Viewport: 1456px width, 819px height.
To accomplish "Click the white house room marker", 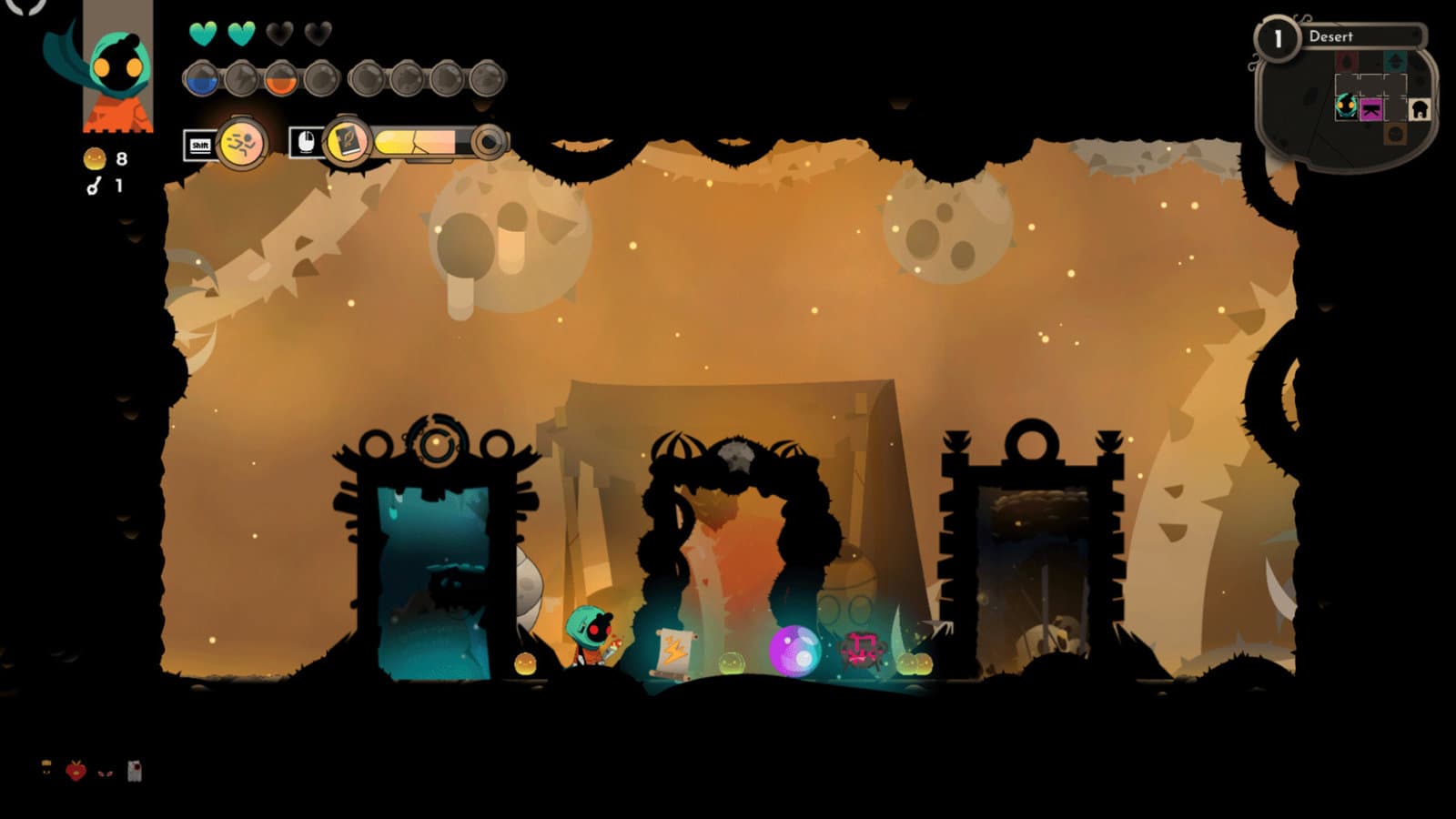I will pos(1419,110).
